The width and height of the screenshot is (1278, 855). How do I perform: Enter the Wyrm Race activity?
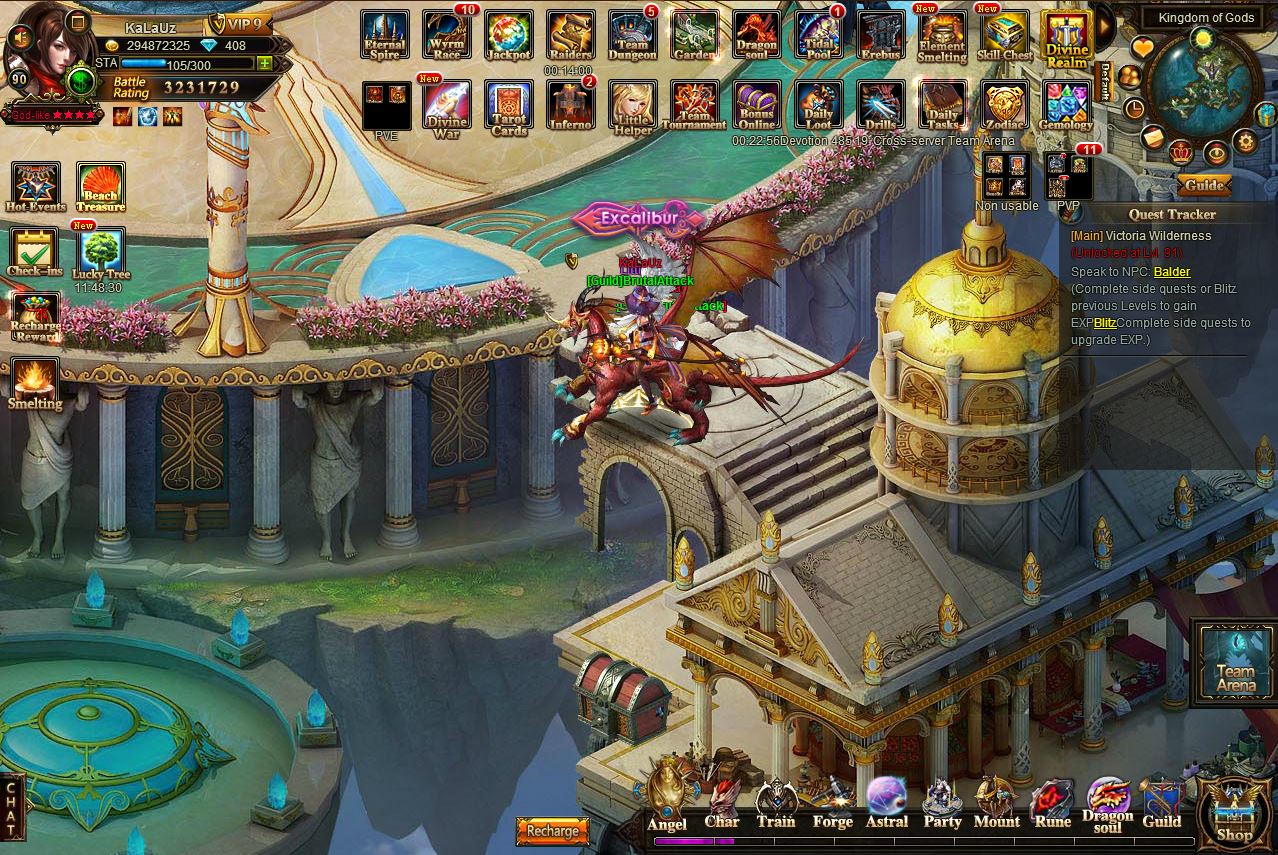click(x=447, y=36)
